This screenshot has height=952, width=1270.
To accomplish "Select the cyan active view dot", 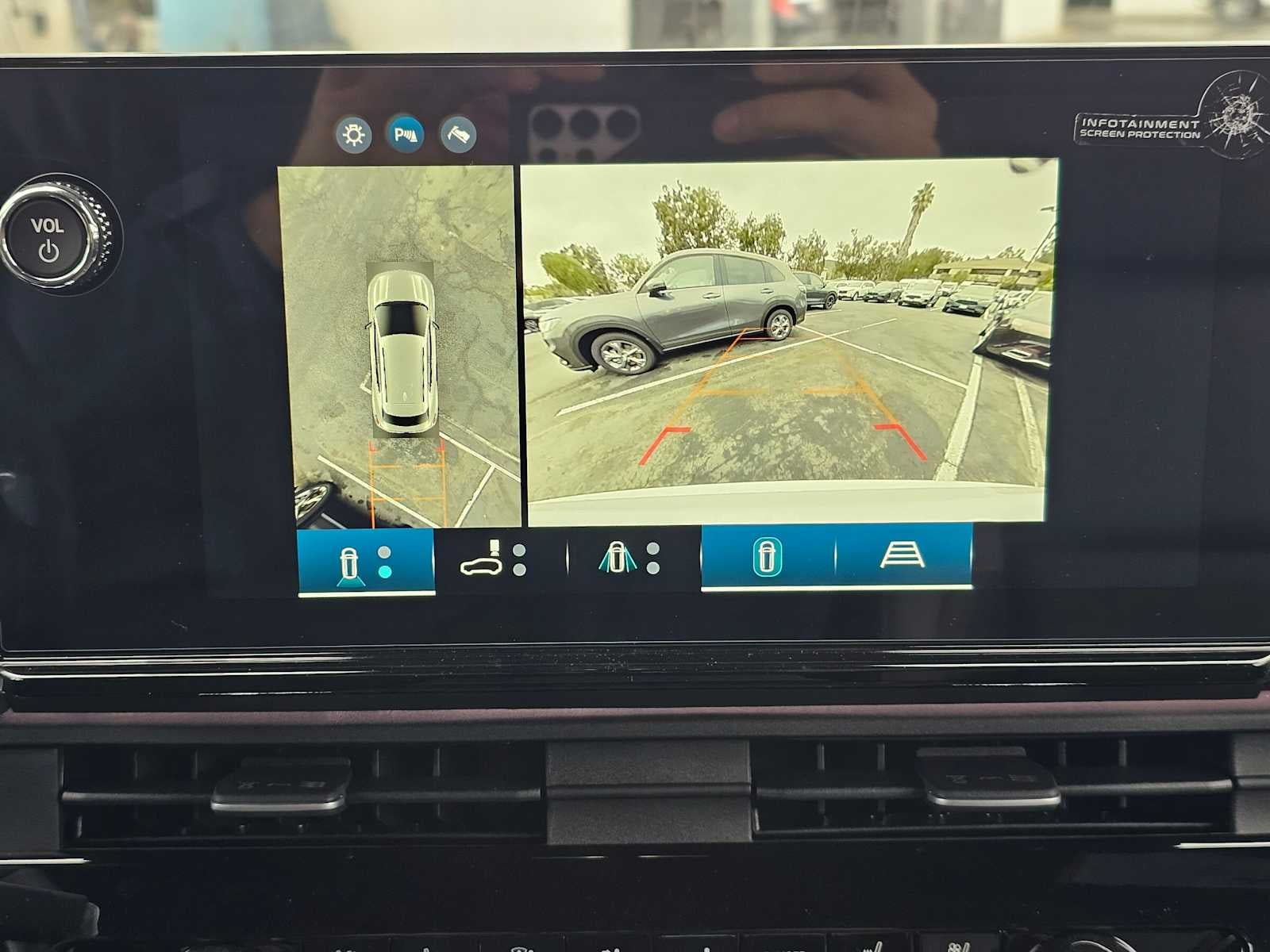I will point(383,573).
